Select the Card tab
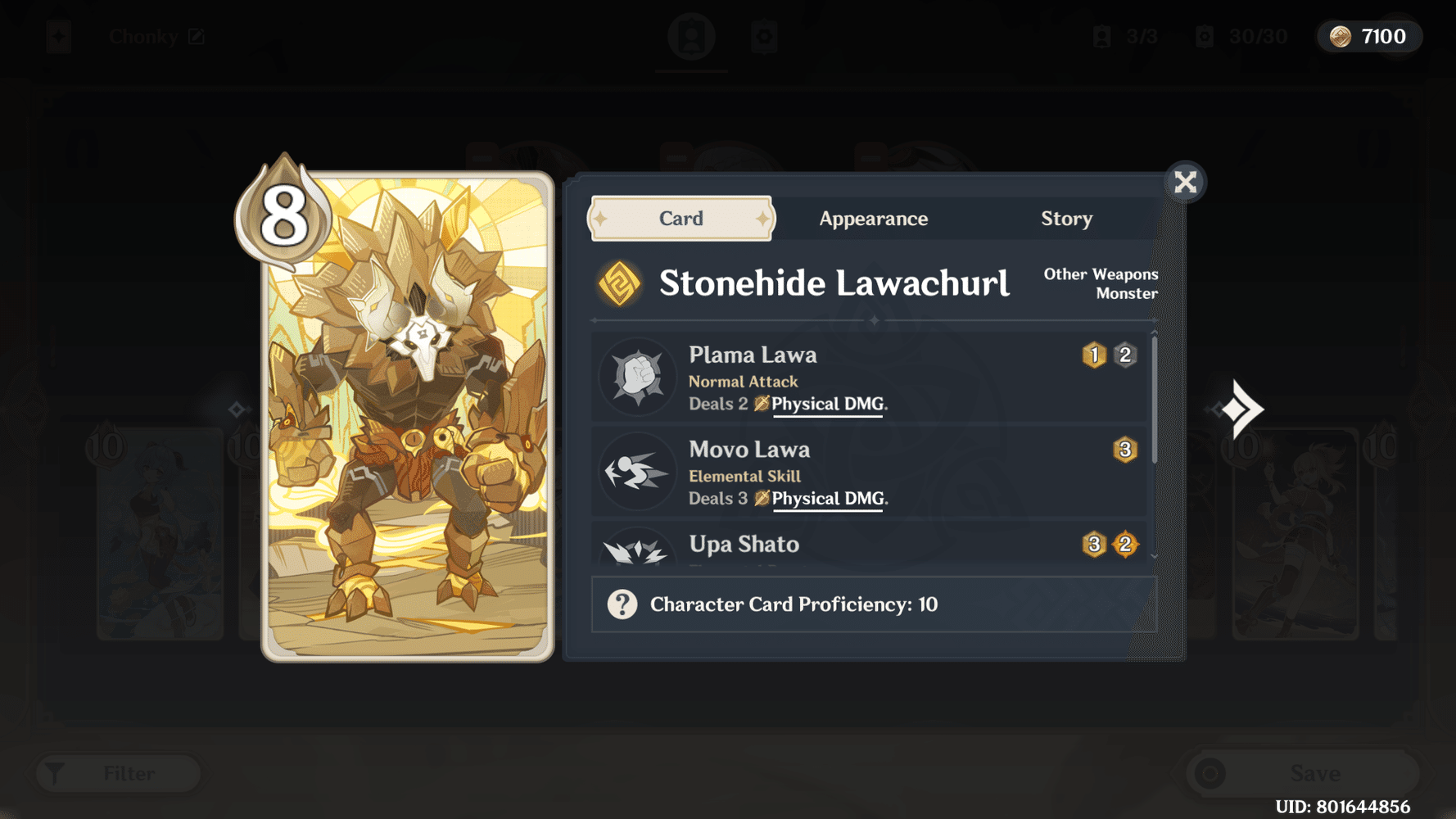 [x=681, y=218]
